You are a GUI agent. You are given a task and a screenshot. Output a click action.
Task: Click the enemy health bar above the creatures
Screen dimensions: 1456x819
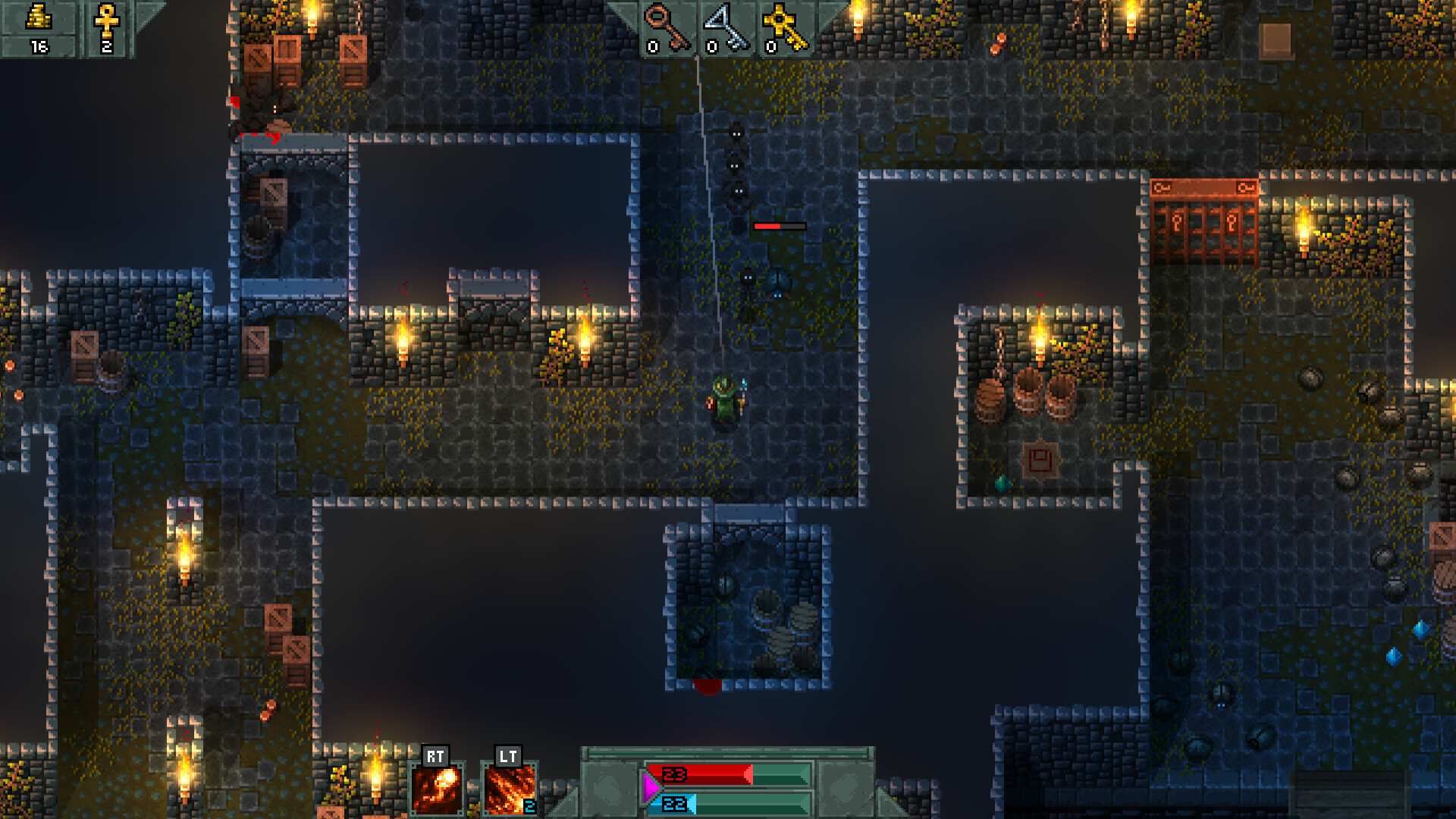click(x=777, y=225)
